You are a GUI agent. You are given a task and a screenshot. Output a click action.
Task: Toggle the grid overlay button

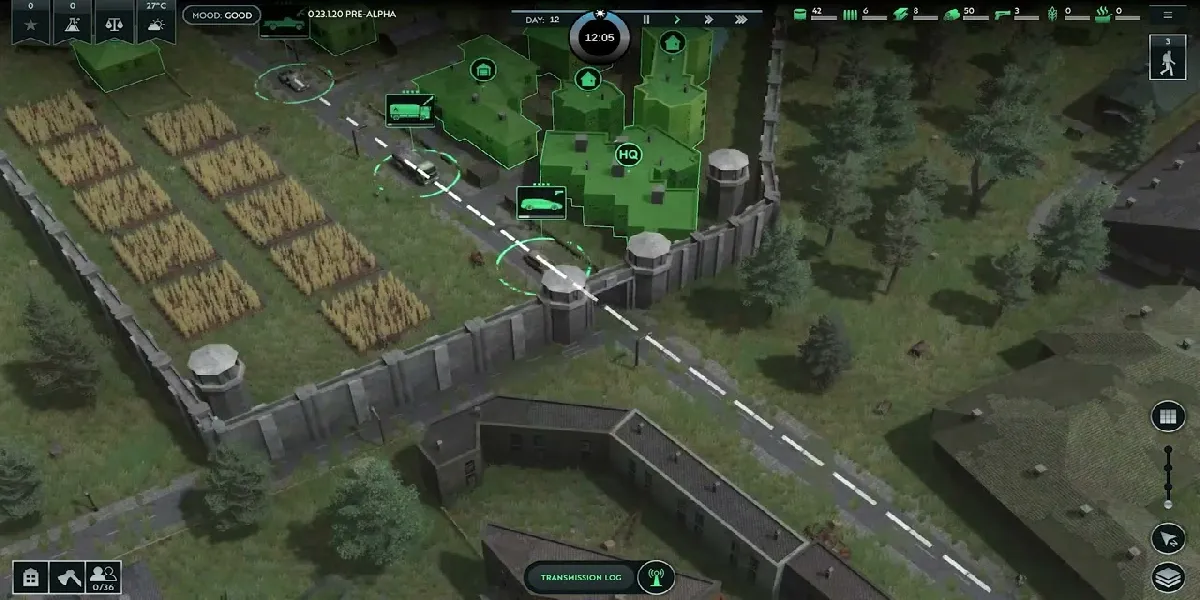point(1167,417)
